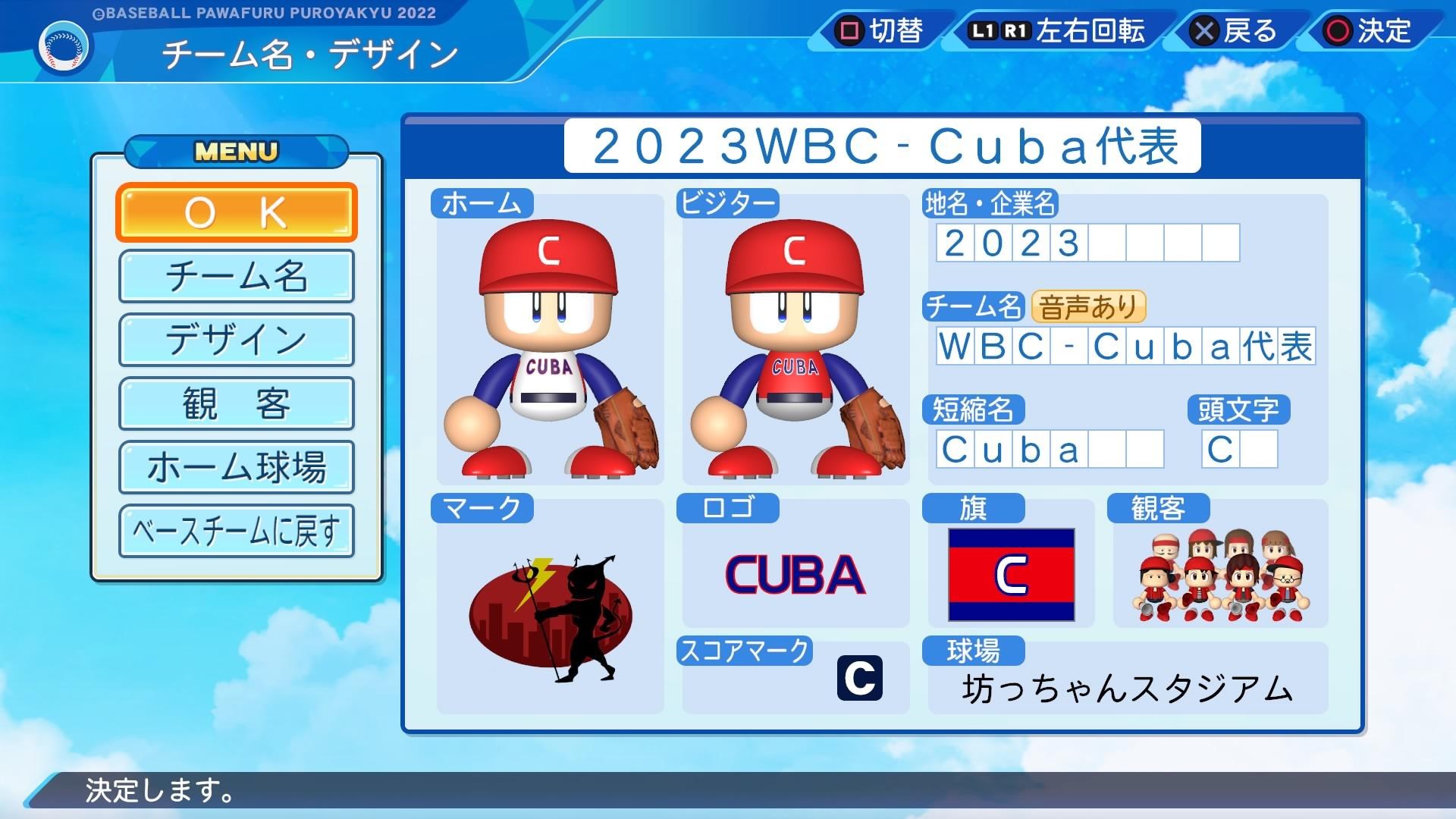Open the デザイン design menu entry
The image size is (1456, 819).
[236, 340]
